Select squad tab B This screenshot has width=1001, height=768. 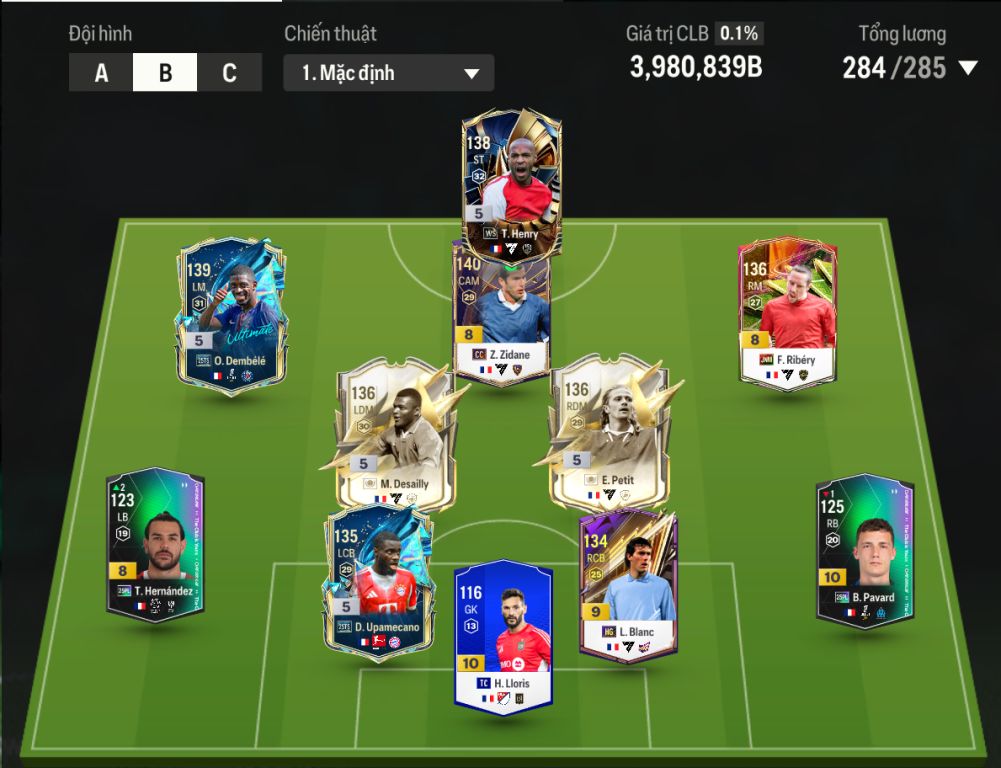[x=165, y=73]
